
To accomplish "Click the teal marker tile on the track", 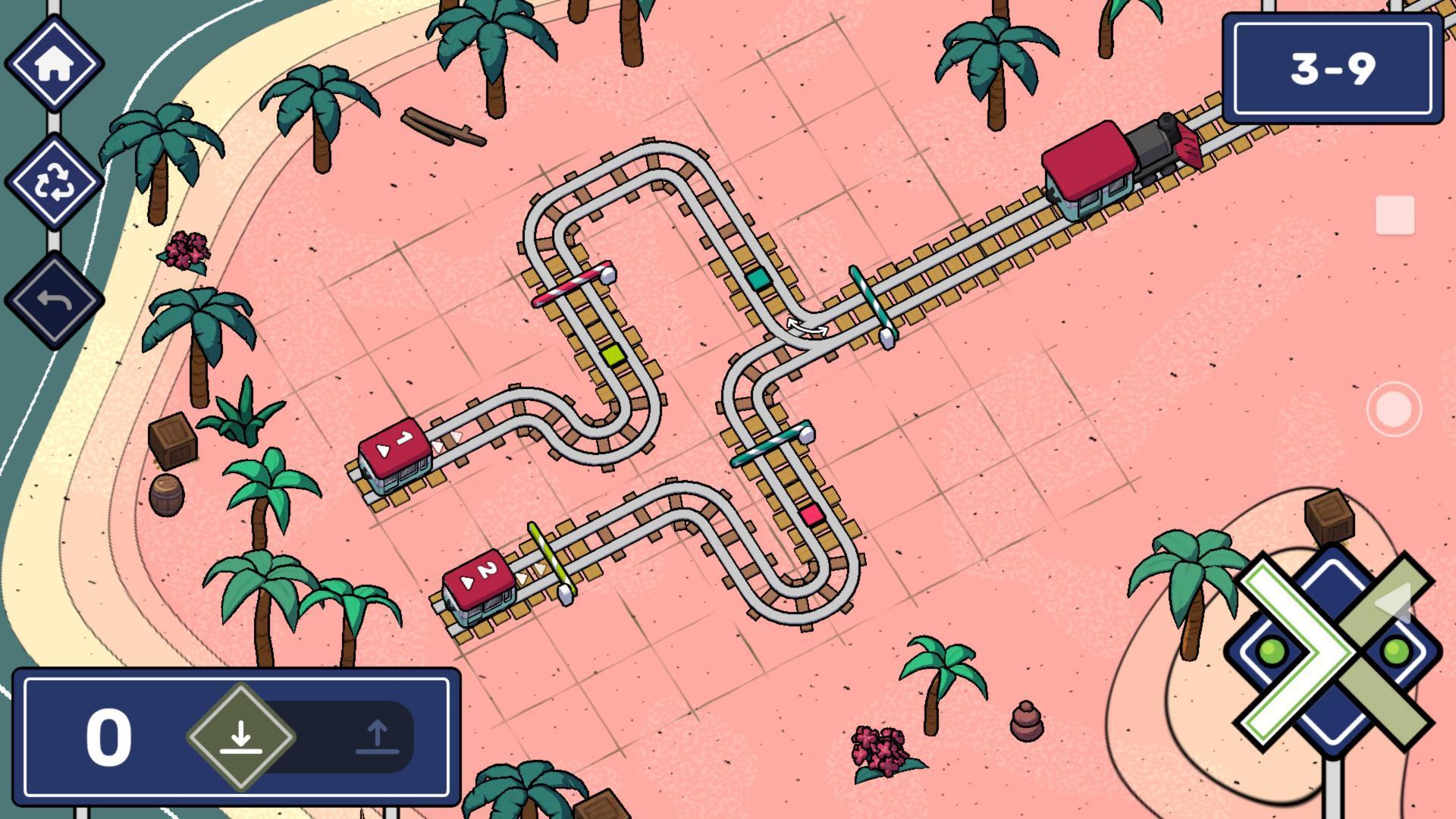I will pos(758,279).
